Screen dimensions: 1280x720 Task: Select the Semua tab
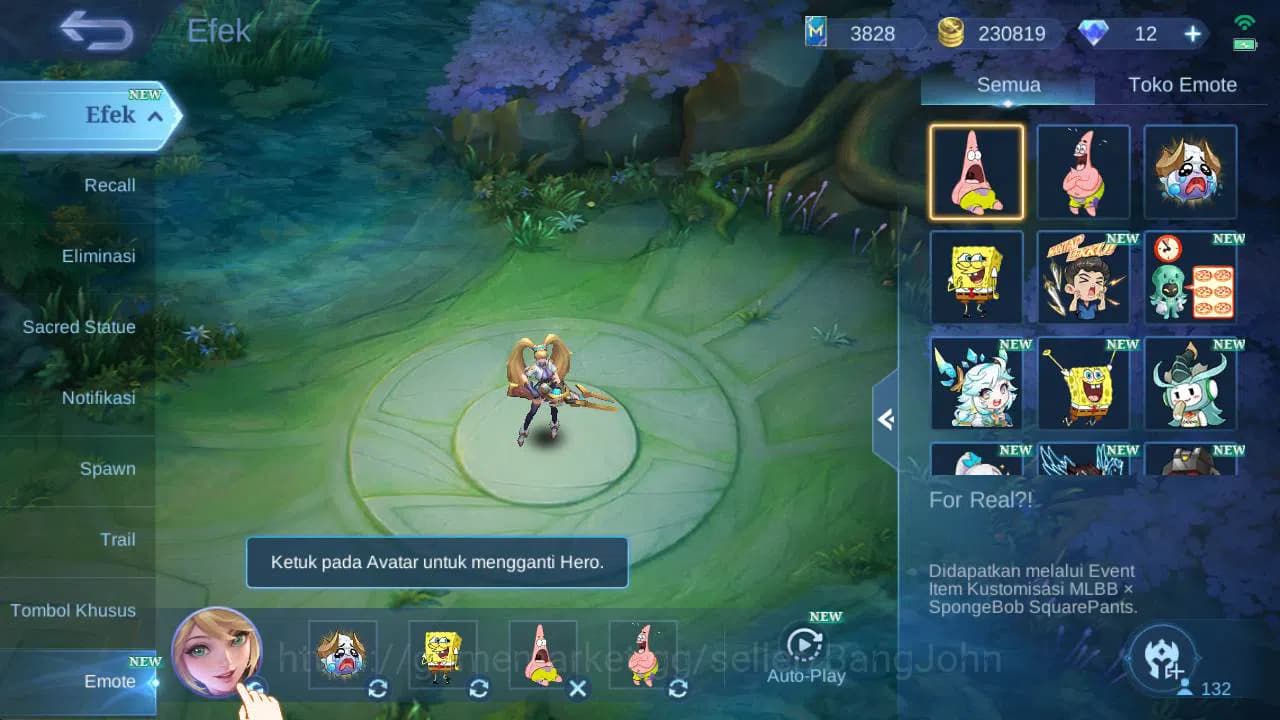click(x=1007, y=85)
